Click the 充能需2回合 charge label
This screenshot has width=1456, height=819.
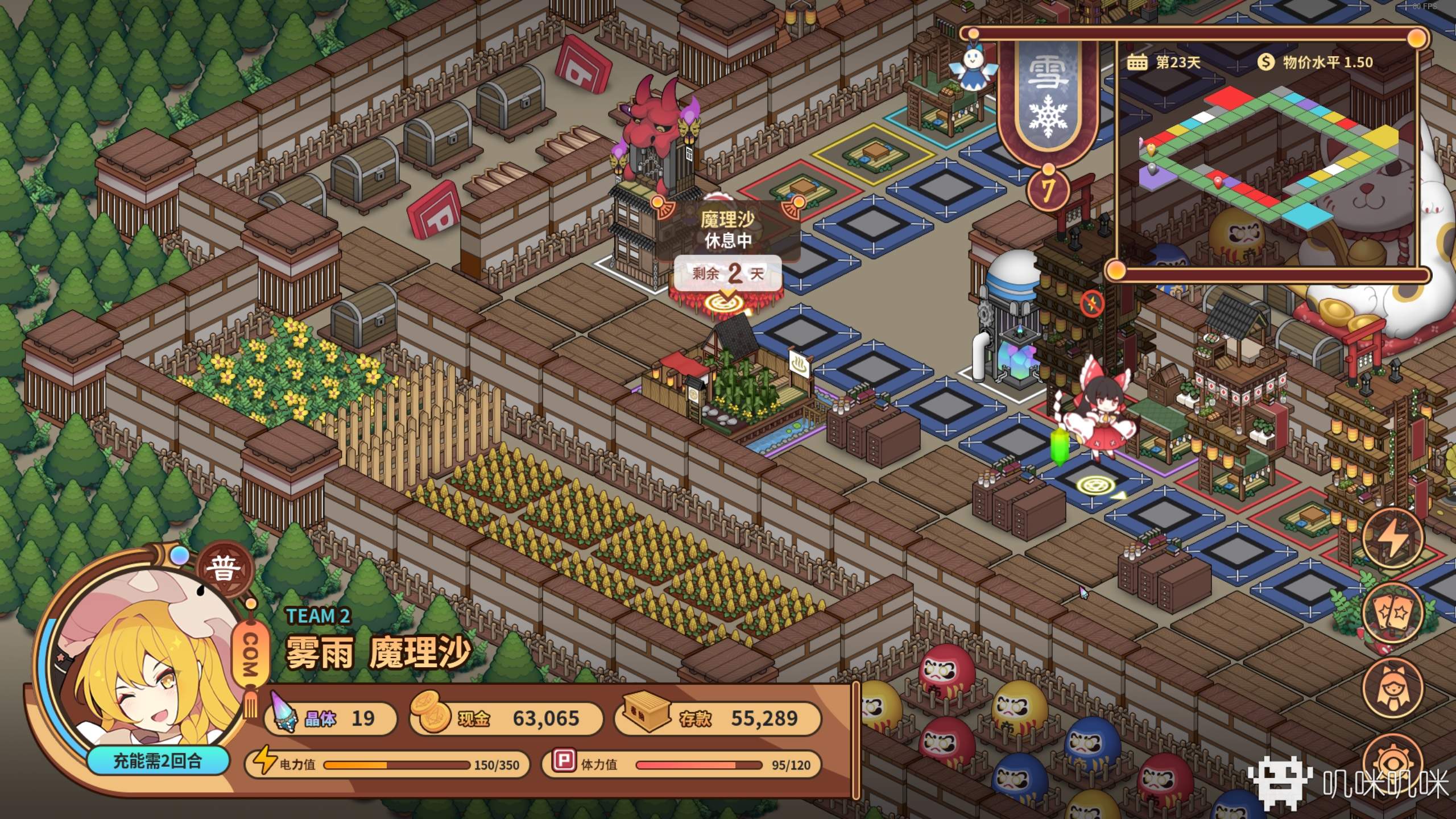pos(158,761)
